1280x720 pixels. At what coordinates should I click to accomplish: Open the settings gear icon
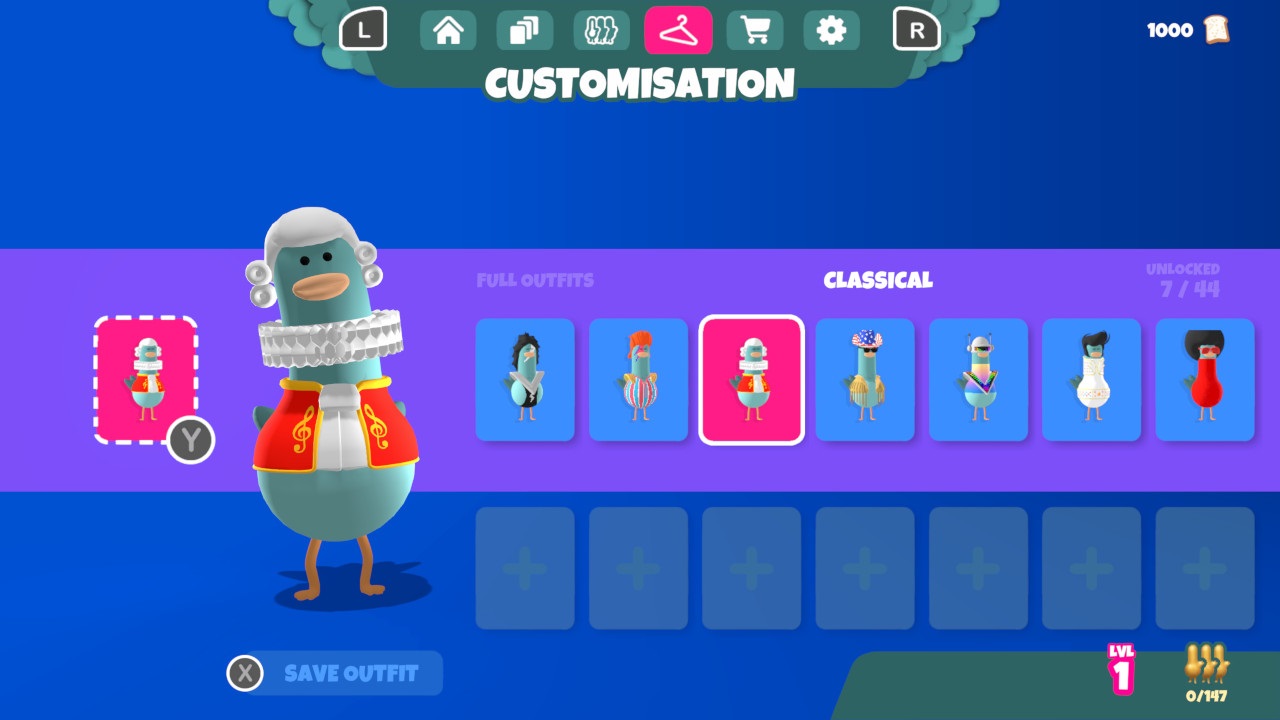click(x=831, y=30)
